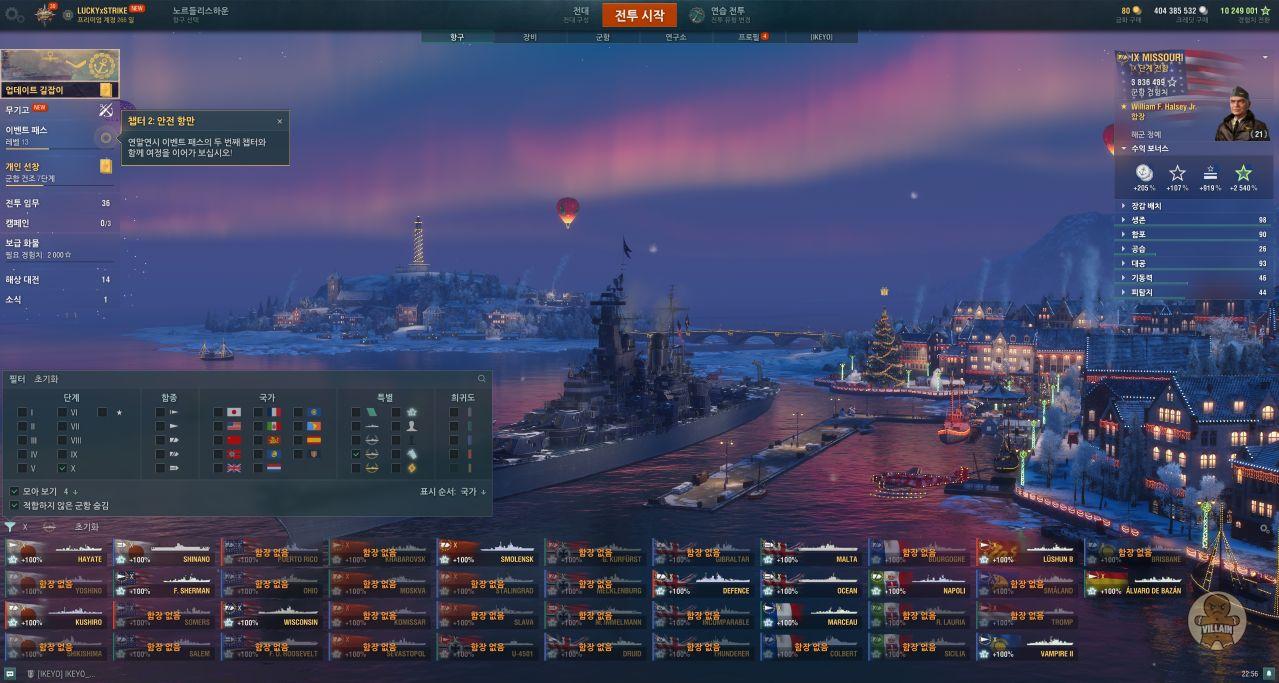Filter ships by the Japan flag
This screenshot has width=1279, height=683.
pos(234,412)
